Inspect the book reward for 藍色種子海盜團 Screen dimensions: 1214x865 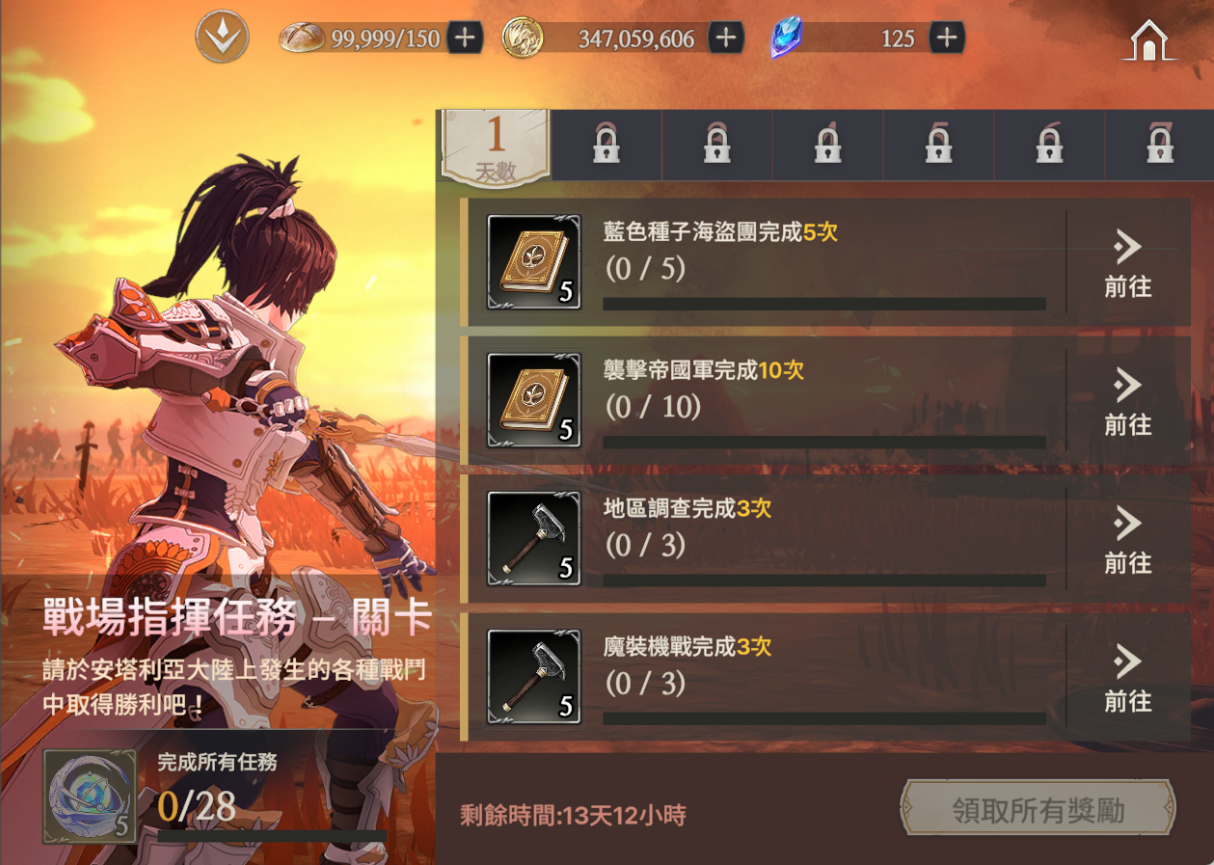(533, 262)
